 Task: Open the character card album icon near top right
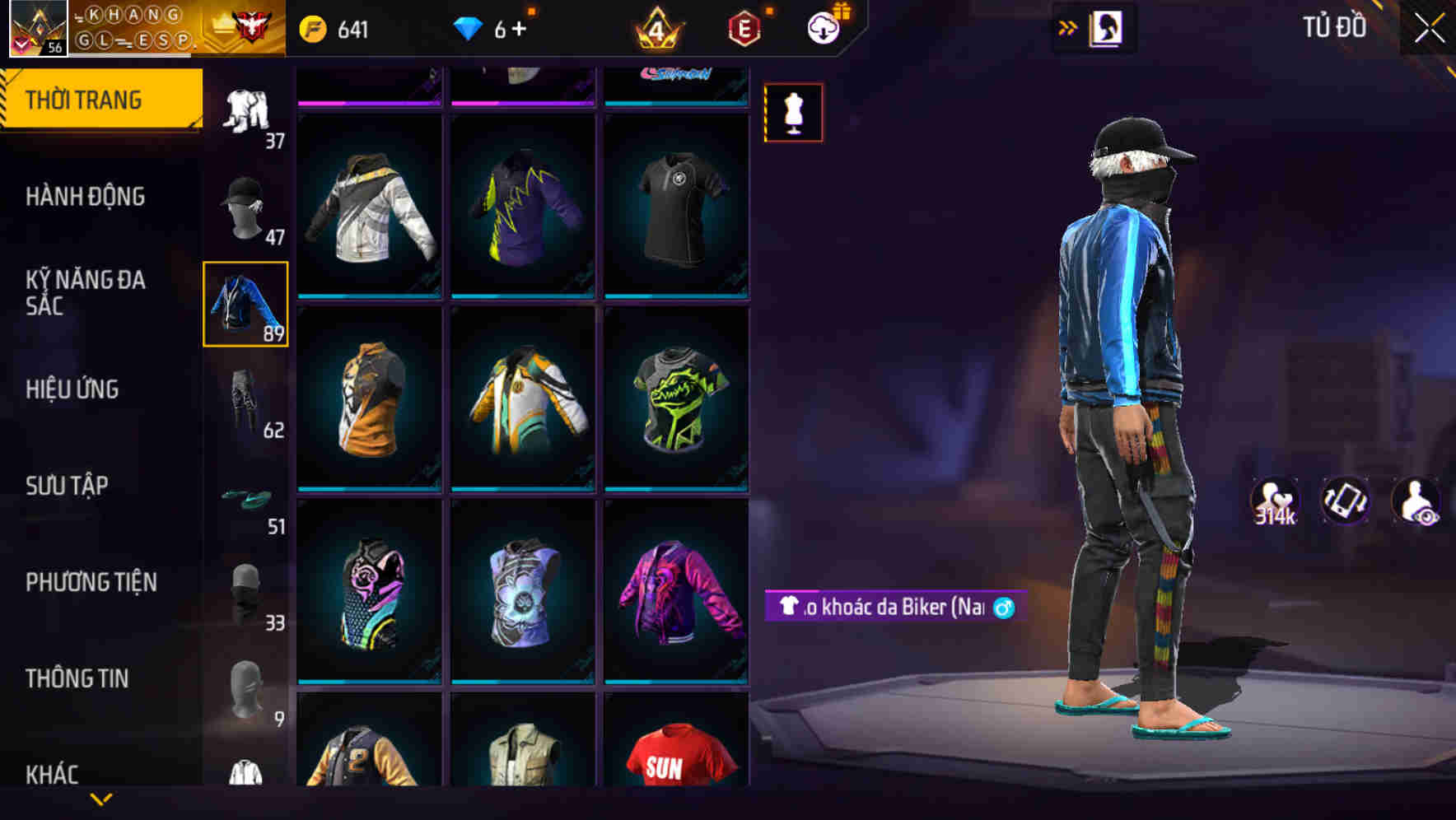(x=1108, y=27)
